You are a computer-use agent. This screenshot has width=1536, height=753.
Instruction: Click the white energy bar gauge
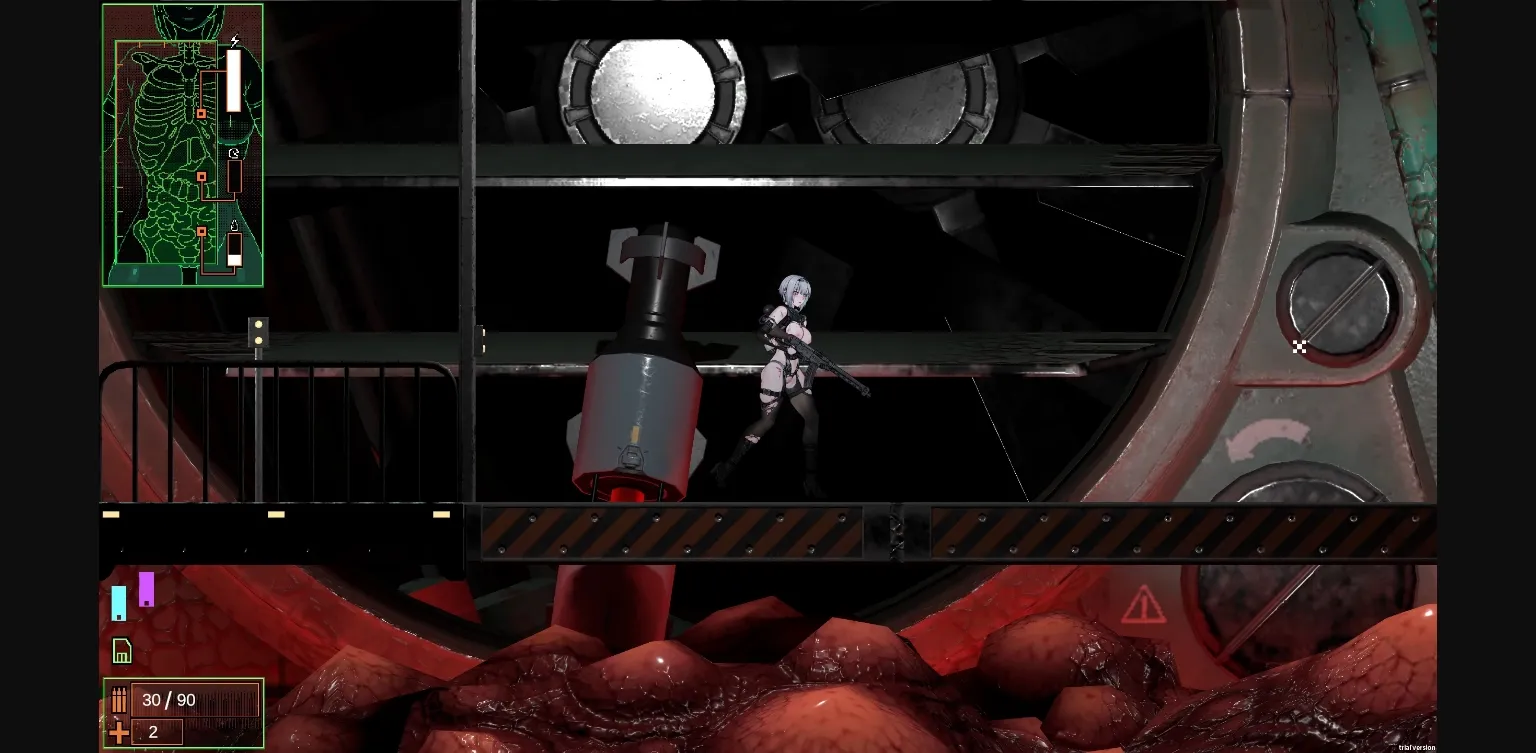pyautogui.click(x=233, y=83)
